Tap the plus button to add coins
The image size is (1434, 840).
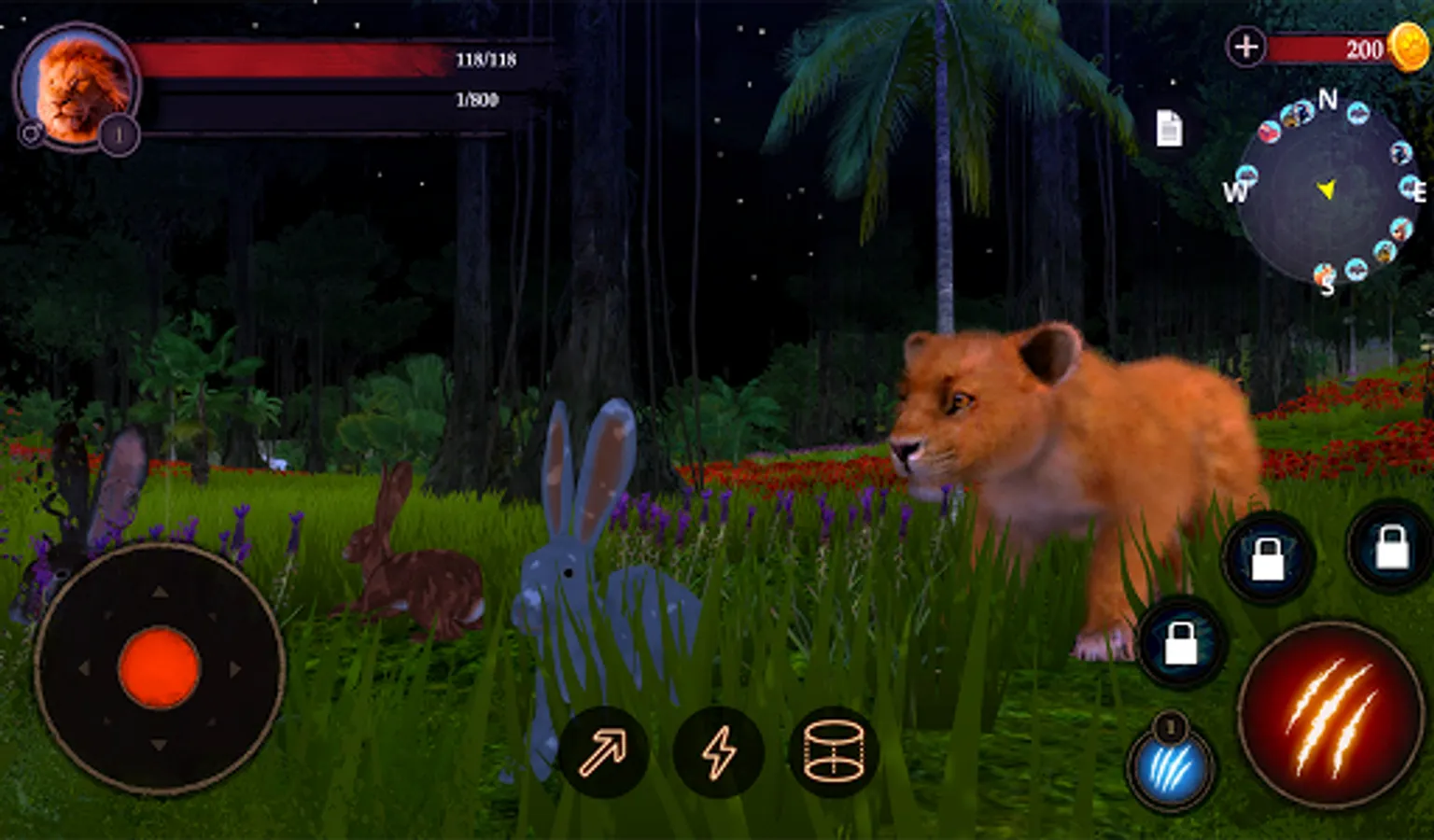click(x=1246, y=47)
